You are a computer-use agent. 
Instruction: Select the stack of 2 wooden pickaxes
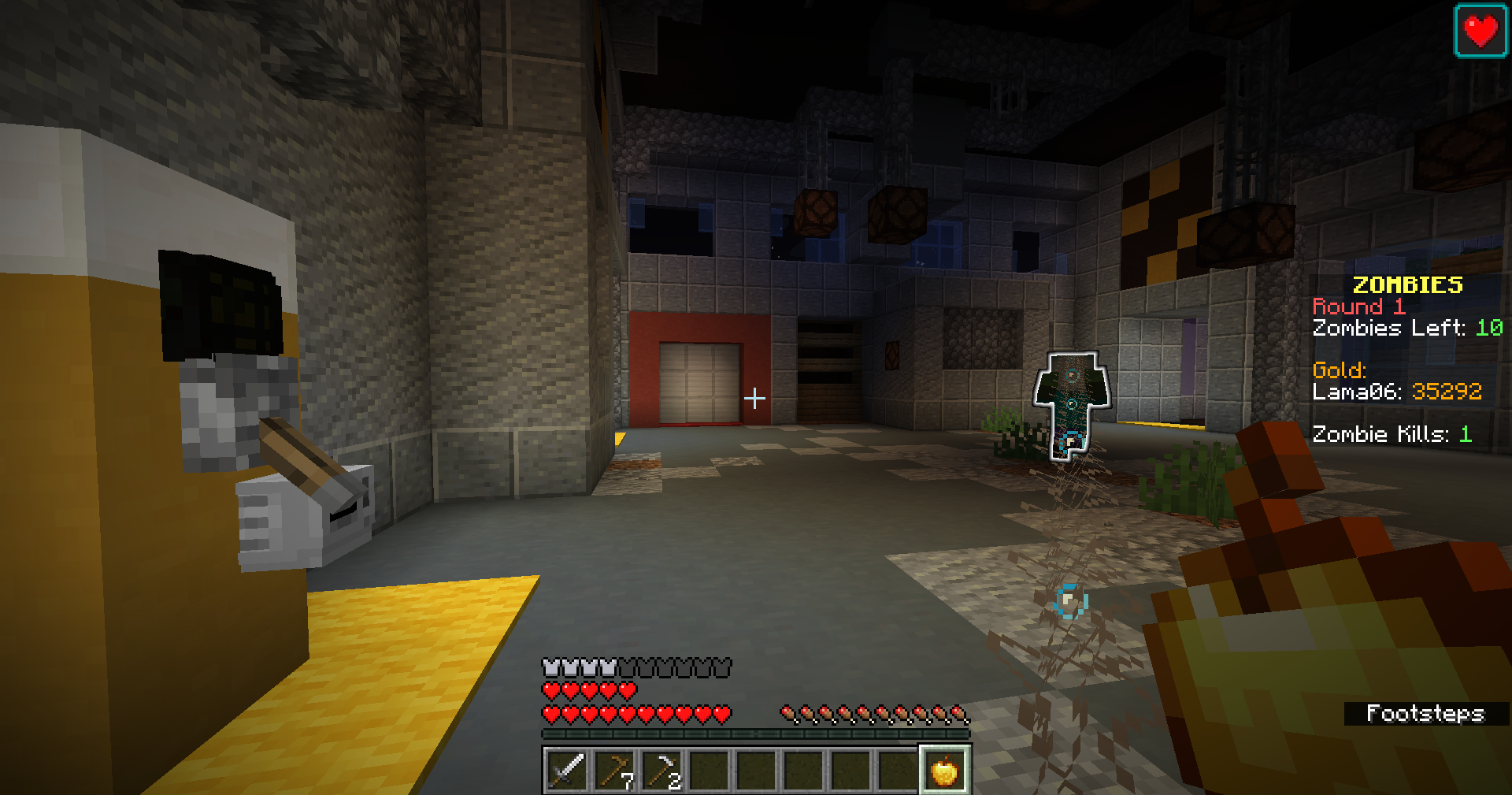click(661, 770)
